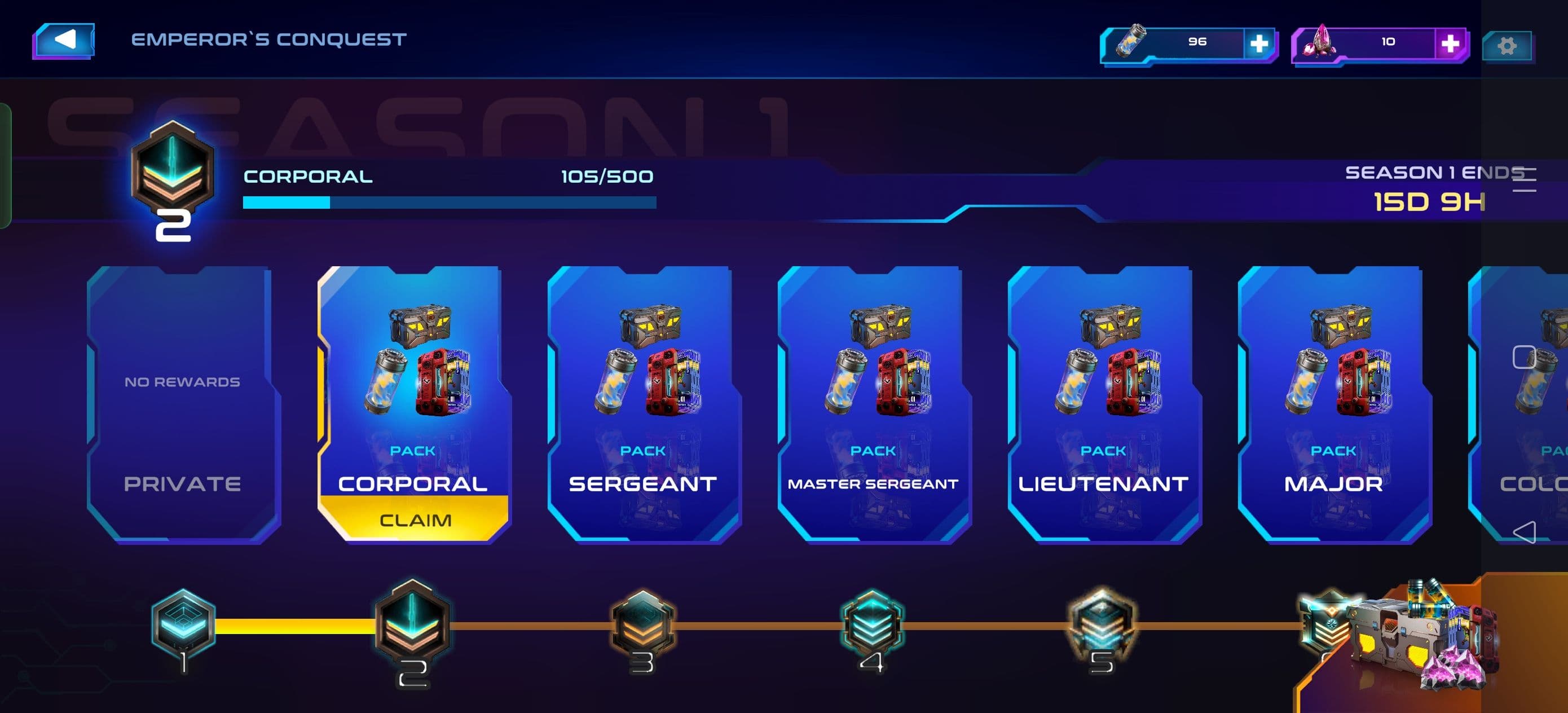1568x713 pixels.
Task: Buy more pink crystal gems
Action: click(x=1450, y=43)
